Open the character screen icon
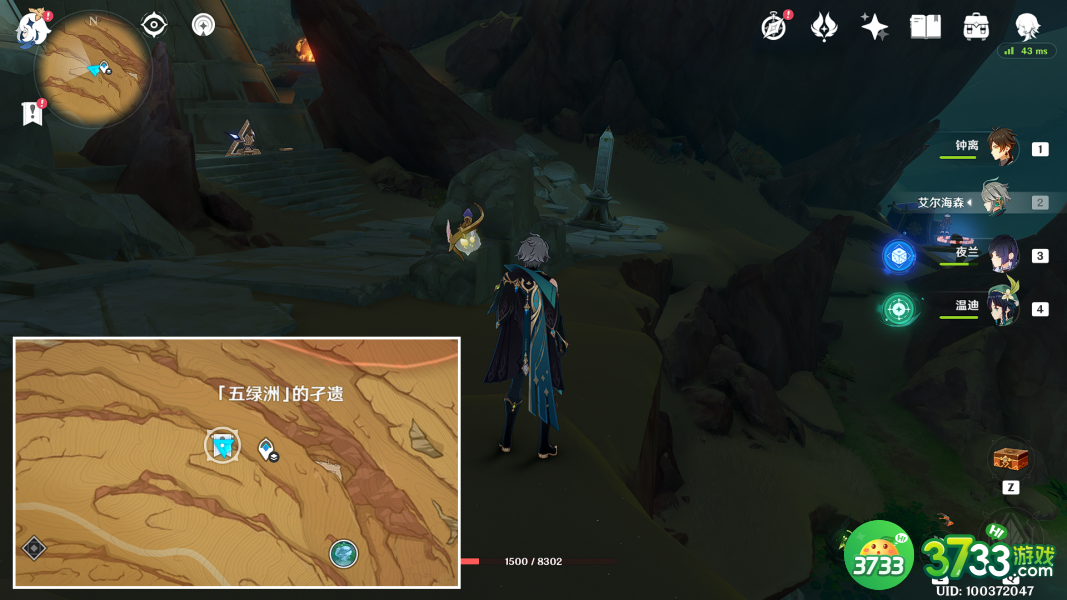 tap(1027, 27)
